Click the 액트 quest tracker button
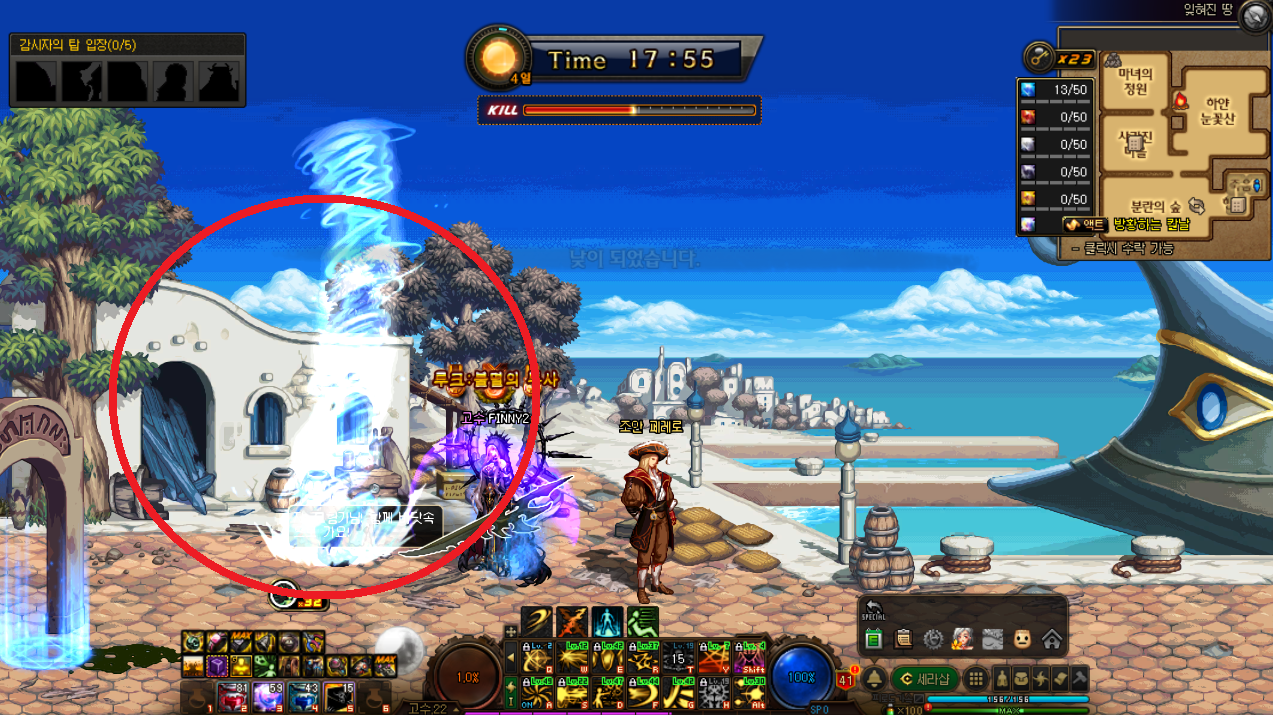This screenshot has height=715, width=1273. [1083, 225]
